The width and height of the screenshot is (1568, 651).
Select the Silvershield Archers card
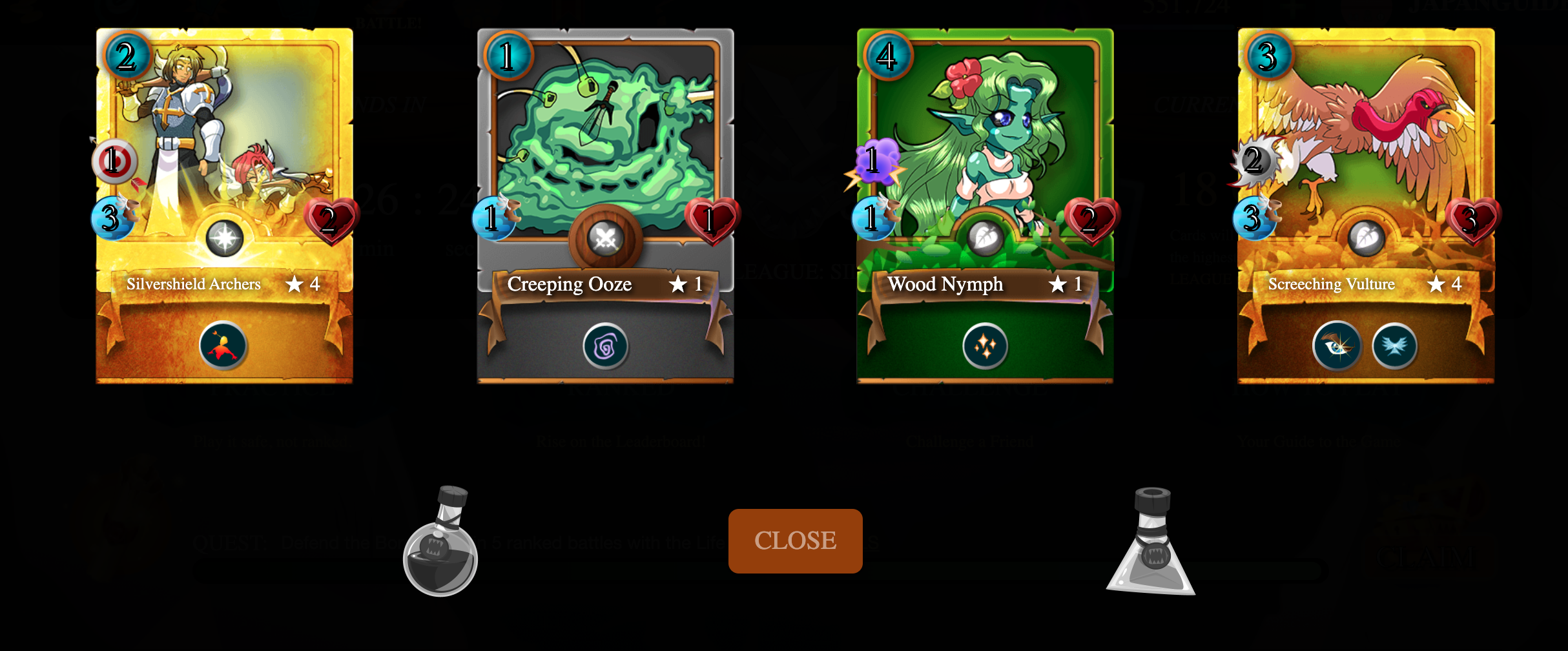pyautogui.click(x=224, y=161)
